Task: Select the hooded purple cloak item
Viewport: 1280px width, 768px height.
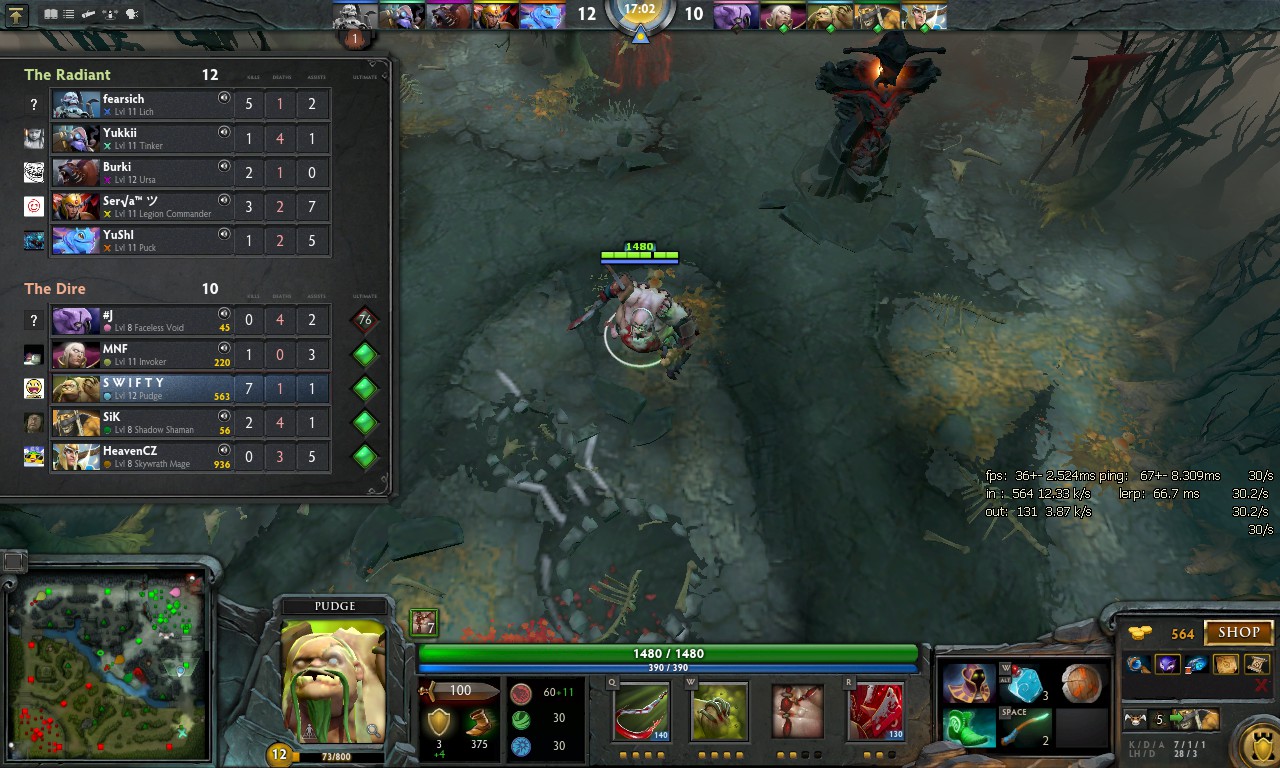Action: tap(968, 684)
